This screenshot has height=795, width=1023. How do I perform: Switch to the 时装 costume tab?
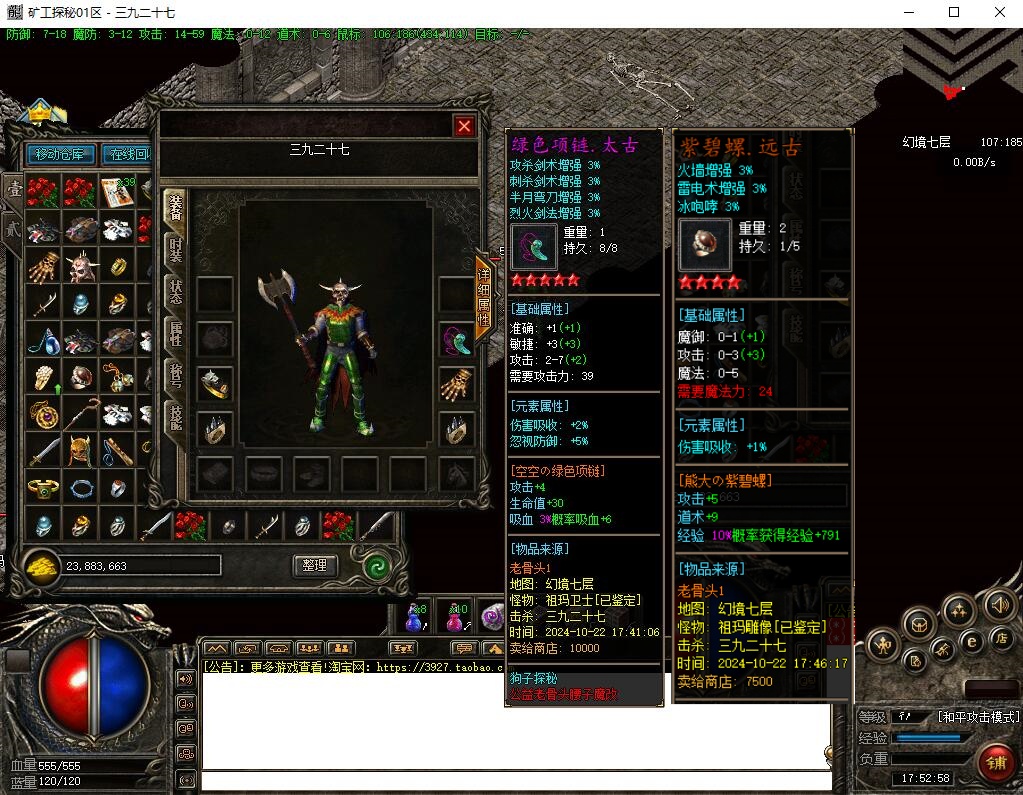(175, 249)
